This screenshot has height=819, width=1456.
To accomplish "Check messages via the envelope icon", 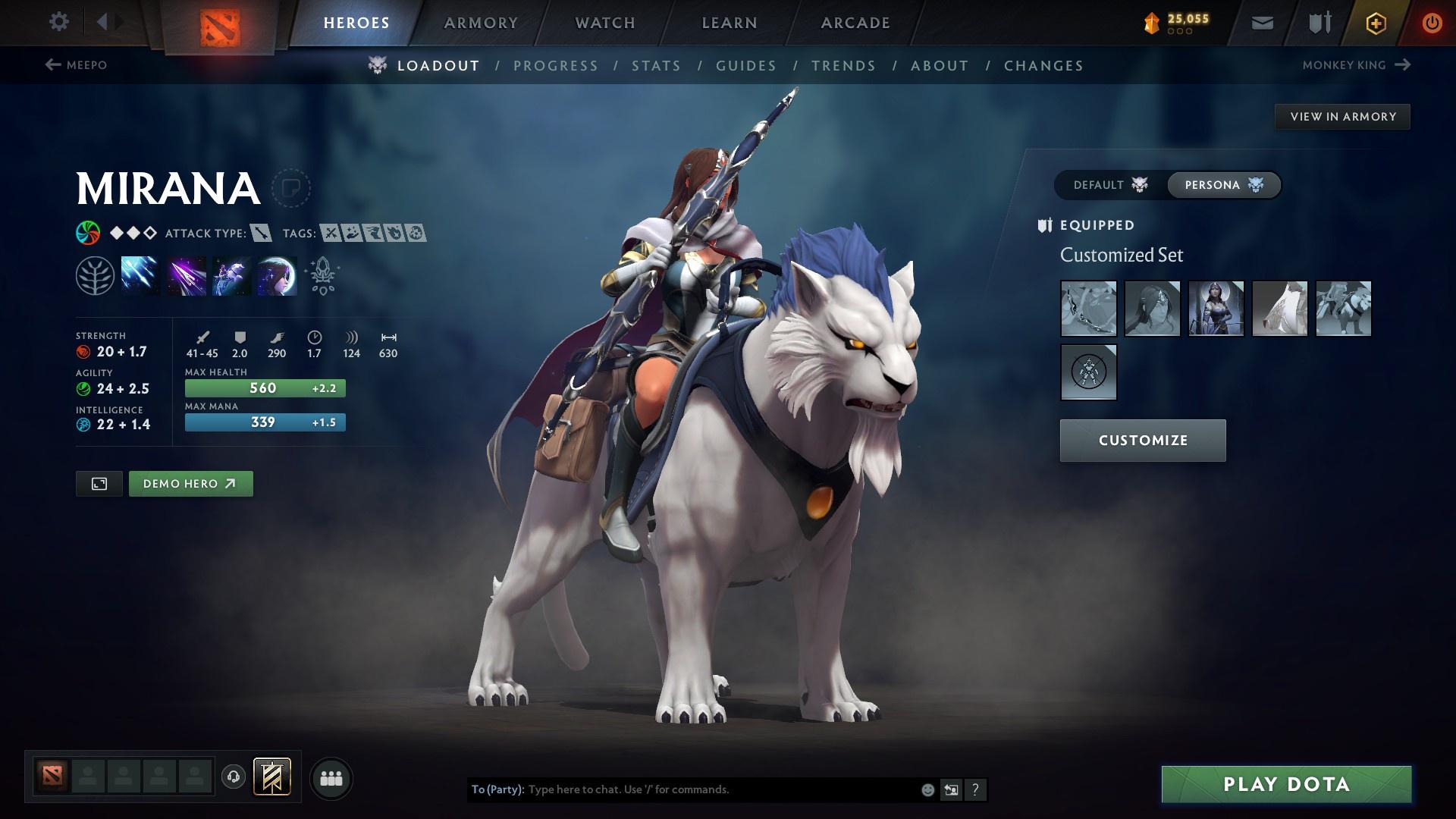I will [1261, 22].
